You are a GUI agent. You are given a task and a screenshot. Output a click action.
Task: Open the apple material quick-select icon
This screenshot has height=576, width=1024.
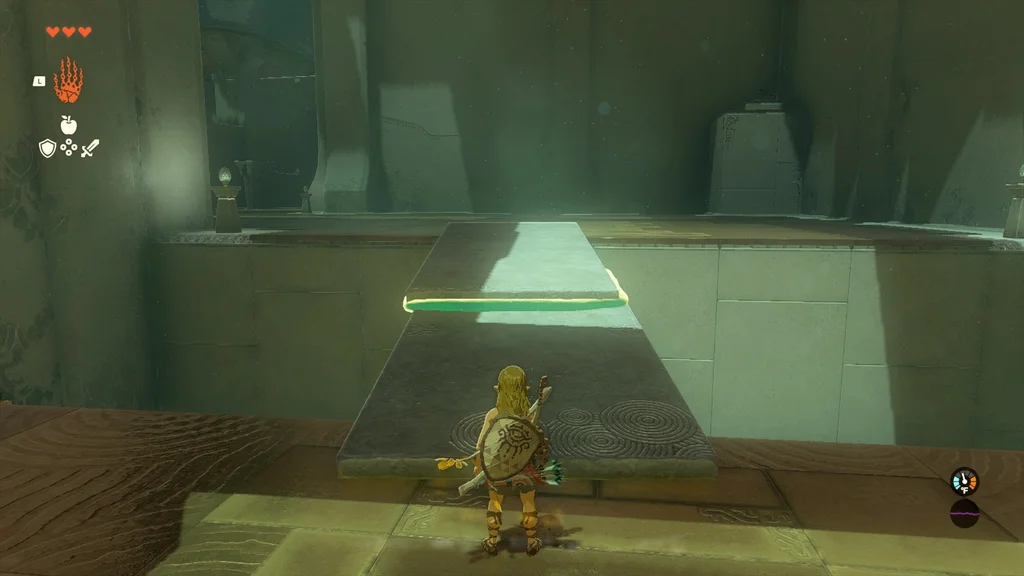pos(69,125)
